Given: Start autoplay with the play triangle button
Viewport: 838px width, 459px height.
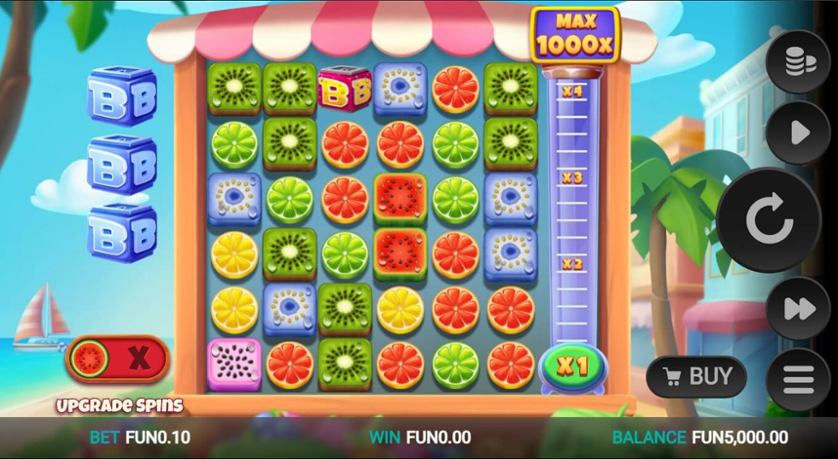Looking at the screenshot, I should 798,133.
